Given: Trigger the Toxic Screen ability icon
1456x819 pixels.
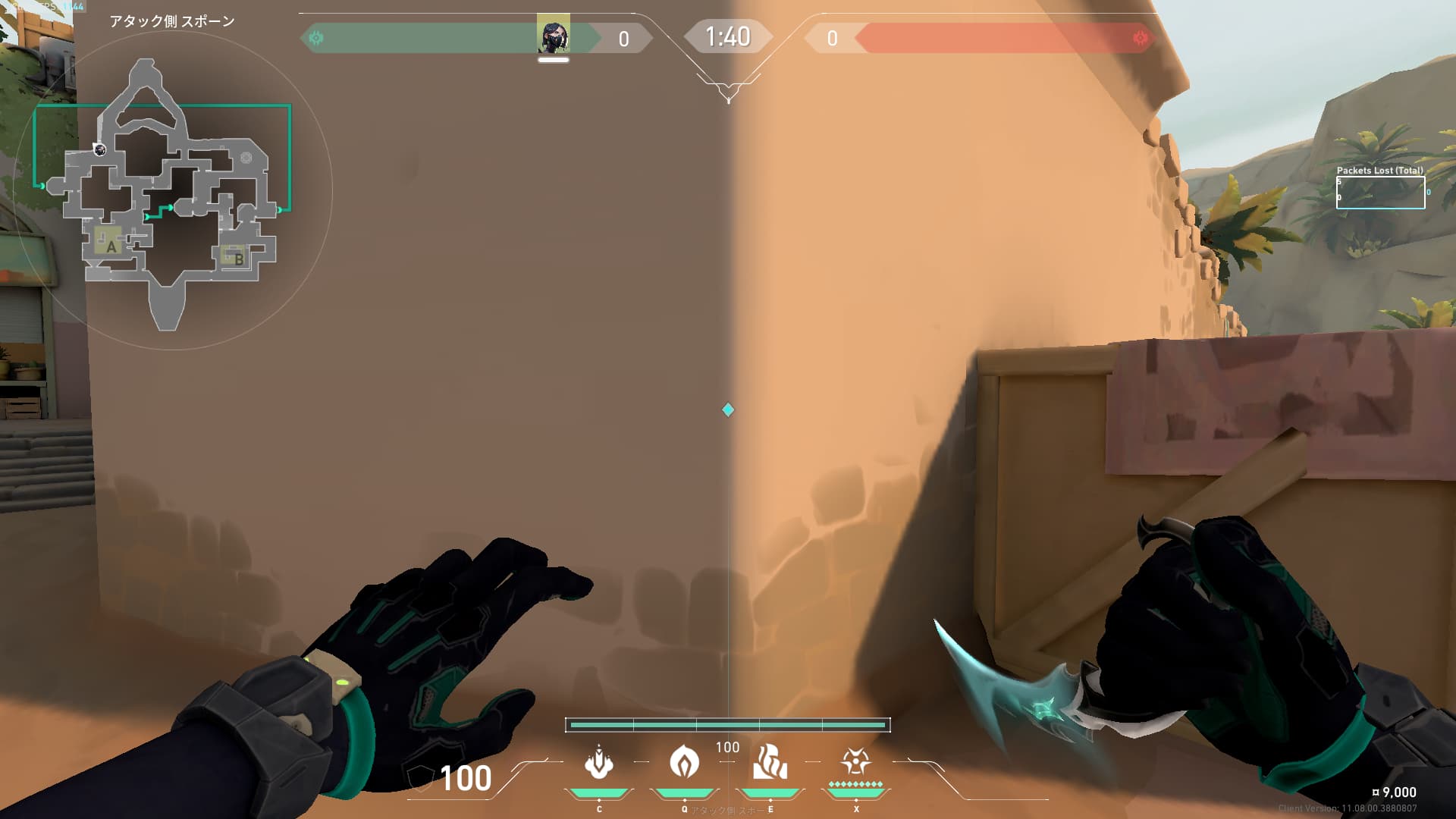Looking at the screenshot, I should [770, 763].
